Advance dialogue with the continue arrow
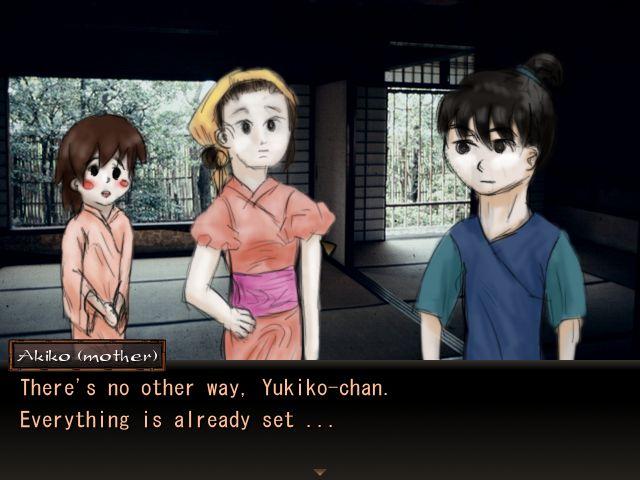This screenshot has width=640, height=480. click(320, 471)
